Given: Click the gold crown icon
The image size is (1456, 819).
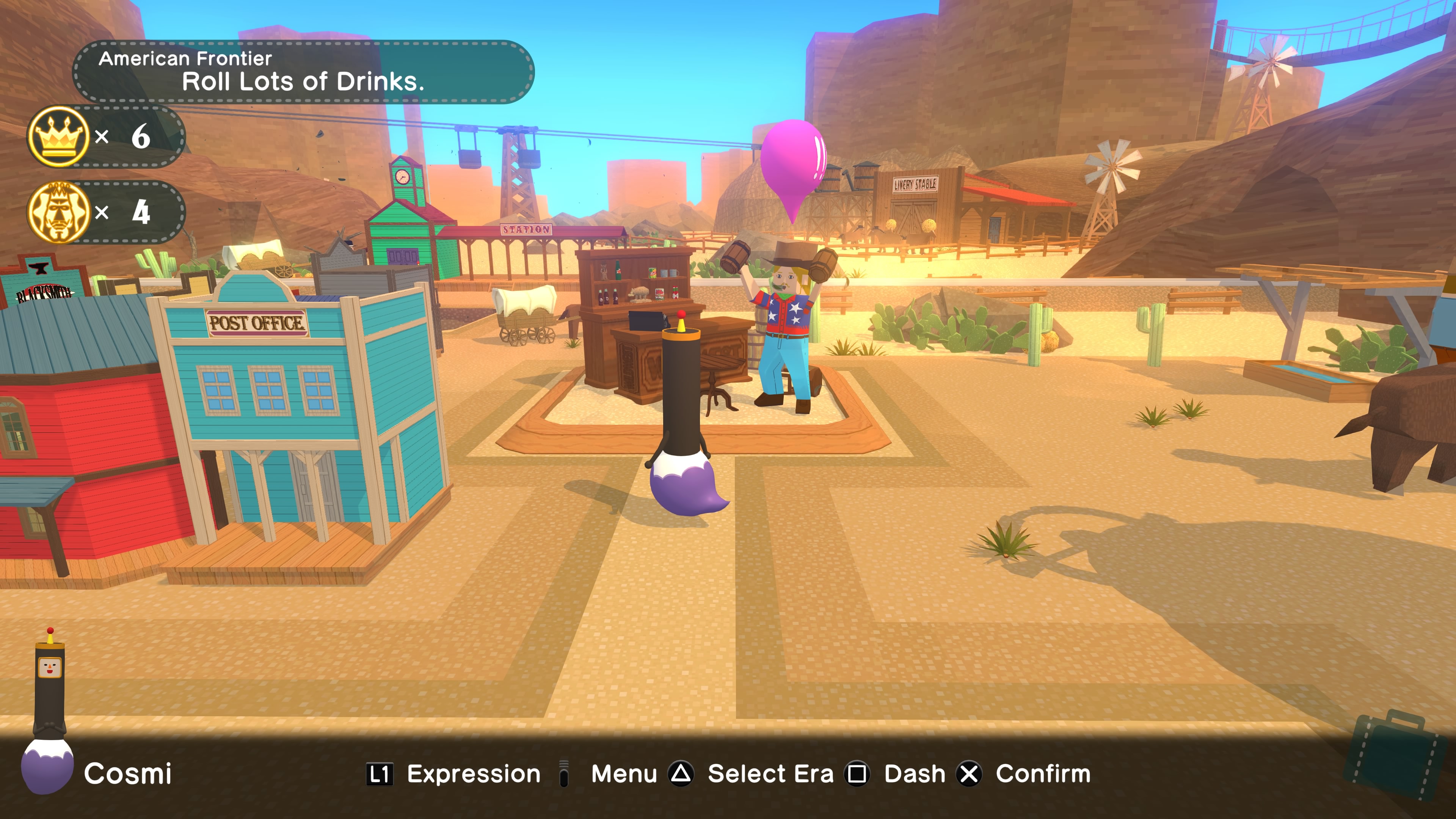Looking at the screenshot, I should coord(58,136).
